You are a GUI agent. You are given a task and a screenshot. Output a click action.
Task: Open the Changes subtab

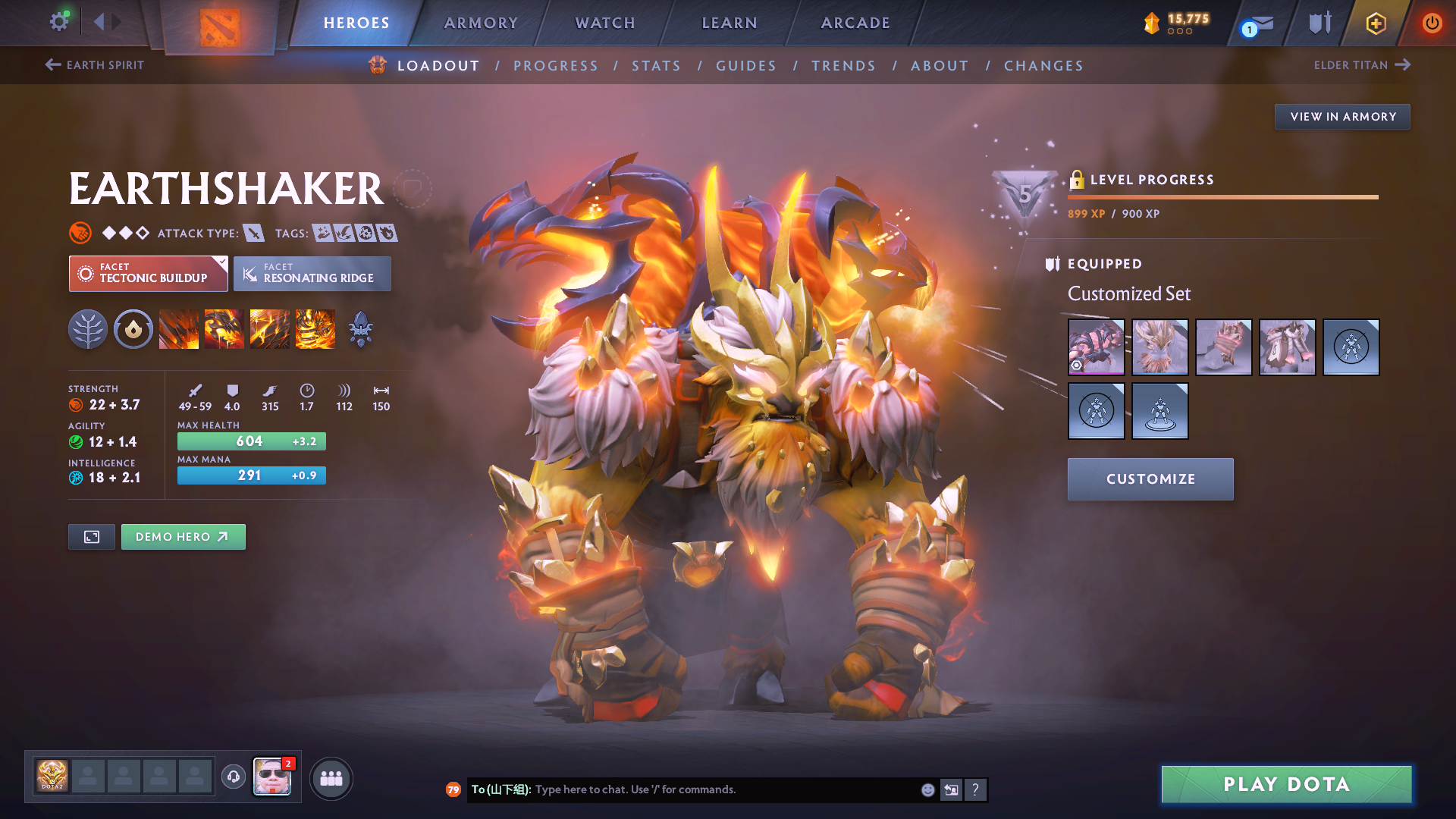(x=1043, y=66)
